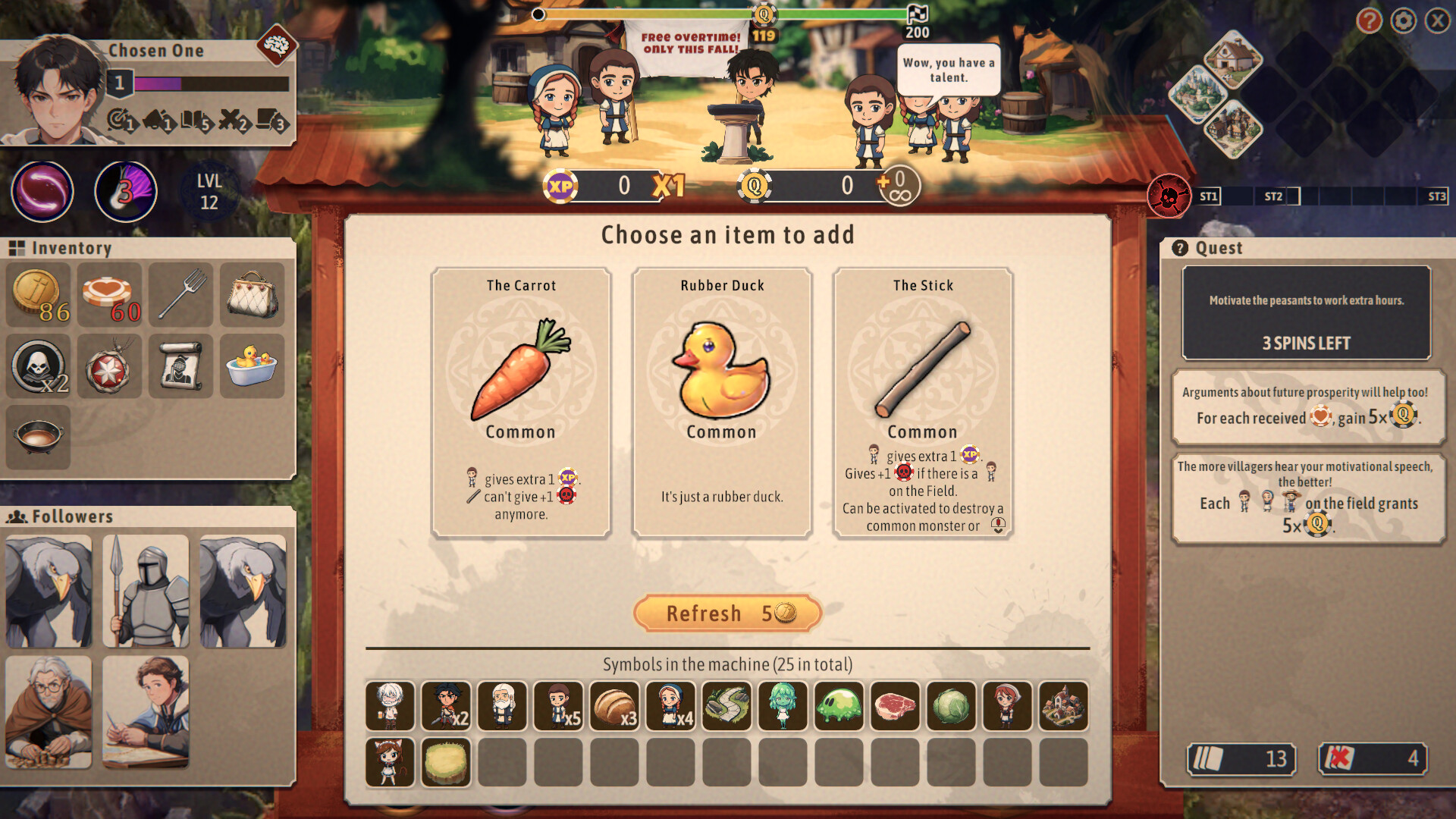Click the hooded reaper x2 inventory item
The width and height of the screenshot is (1456, 819).
point(39,367)
